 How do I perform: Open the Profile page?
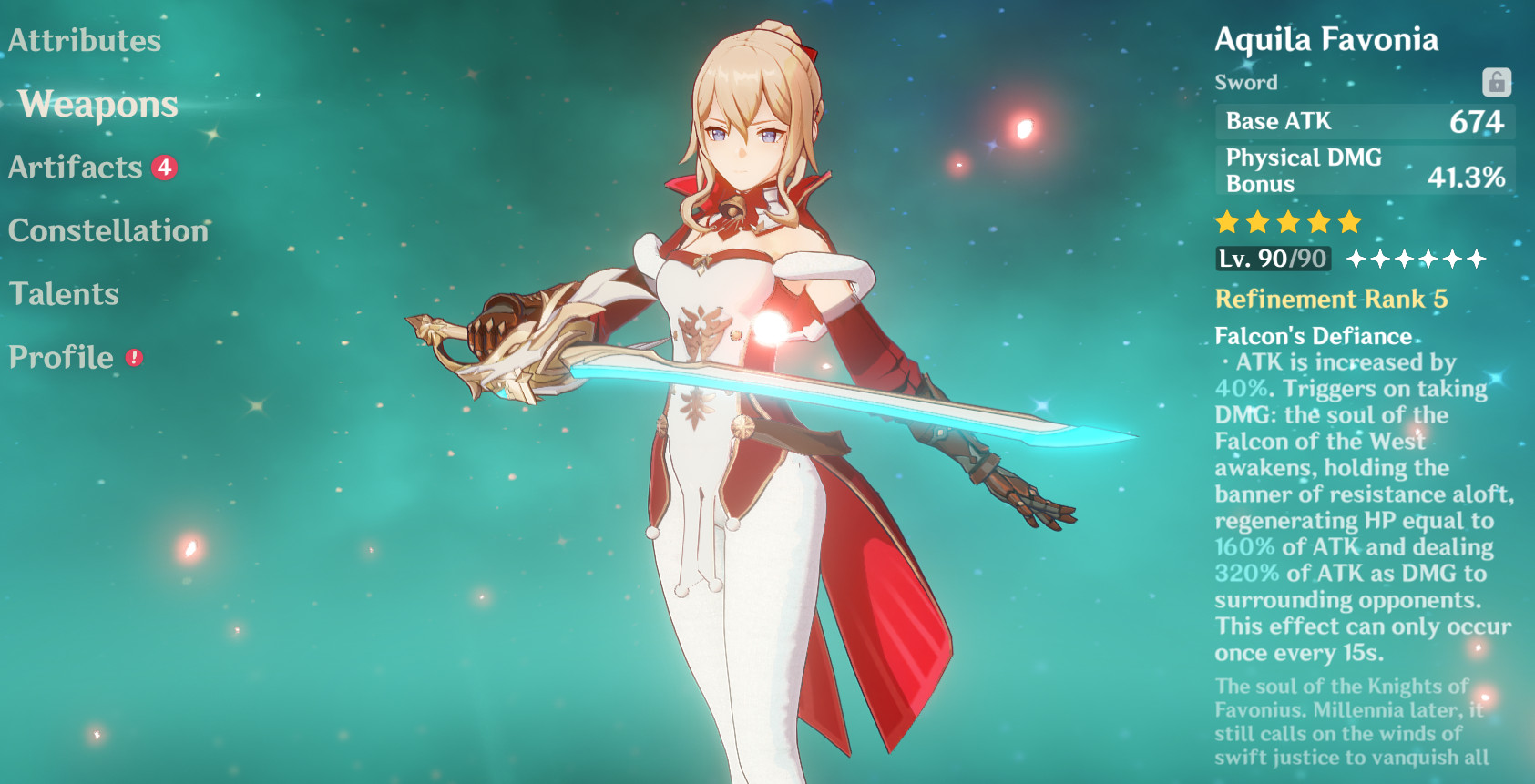[59, 357]
